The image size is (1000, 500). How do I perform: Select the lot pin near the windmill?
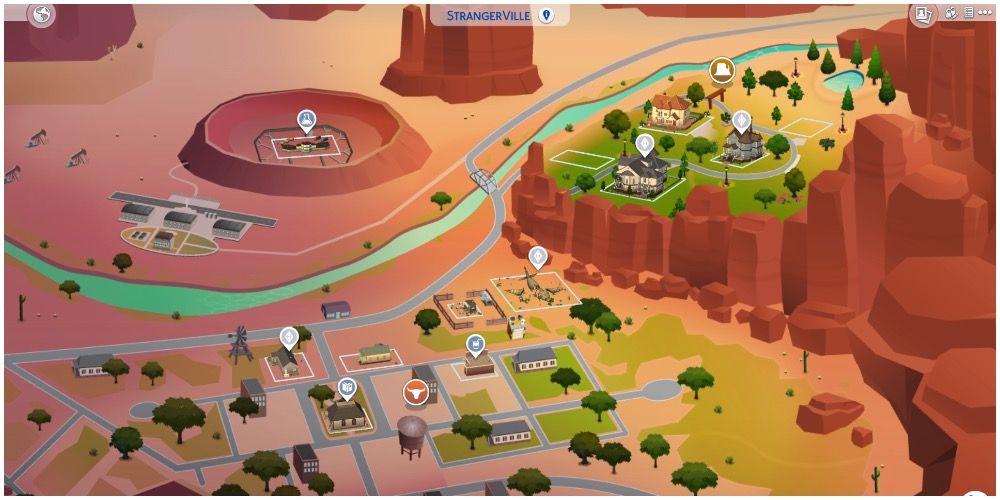(x=289, y=337)
